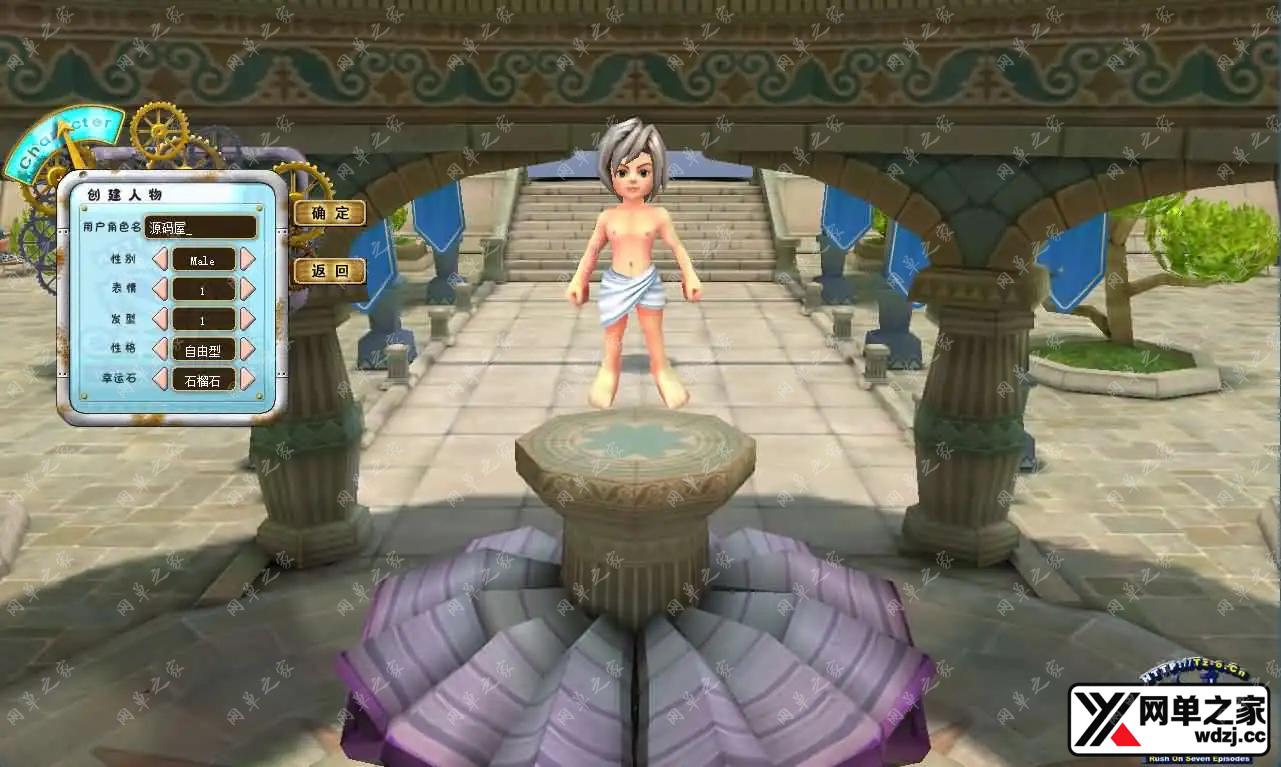Image resolution: width=1281 pixels, height=767 pixels.
Task: Select previous 幸运石 with left arrow
Action: [160, 379]
